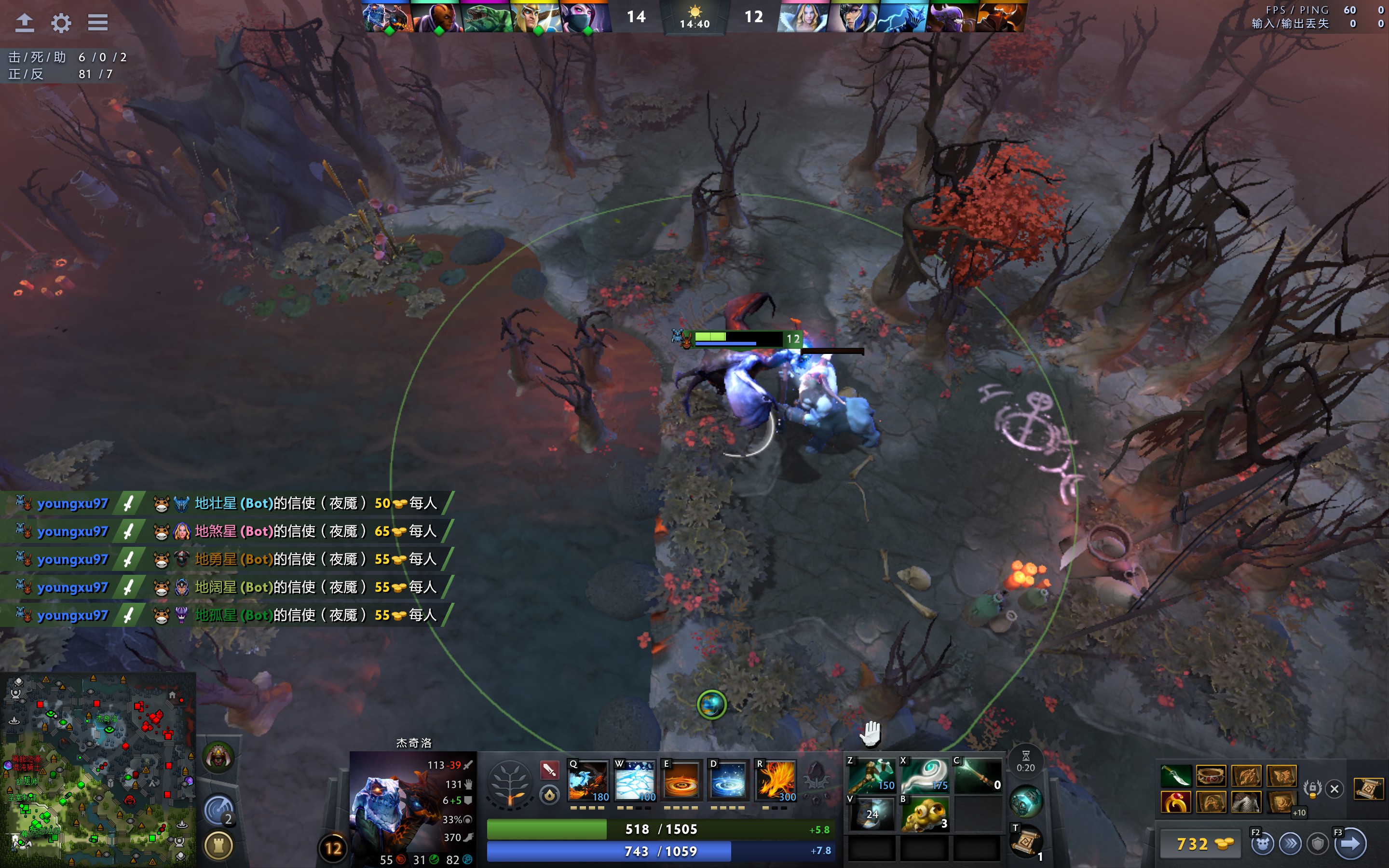This screenshot has height=868, width=1389.
Task: Select the courier with the F2 button
Action: click(1263, 843)
